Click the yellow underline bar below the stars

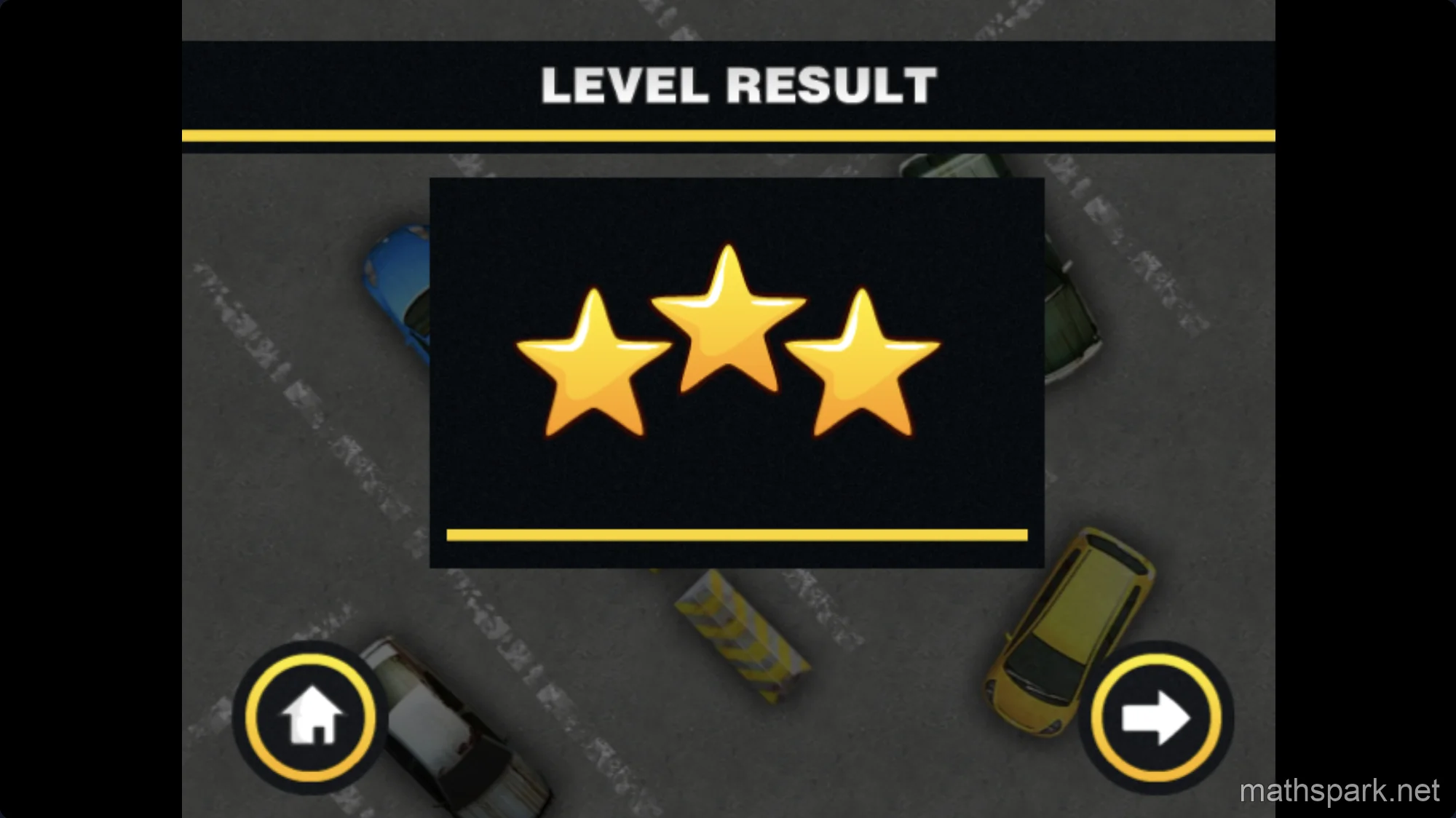pyautogui.click(x=737, y=535)
